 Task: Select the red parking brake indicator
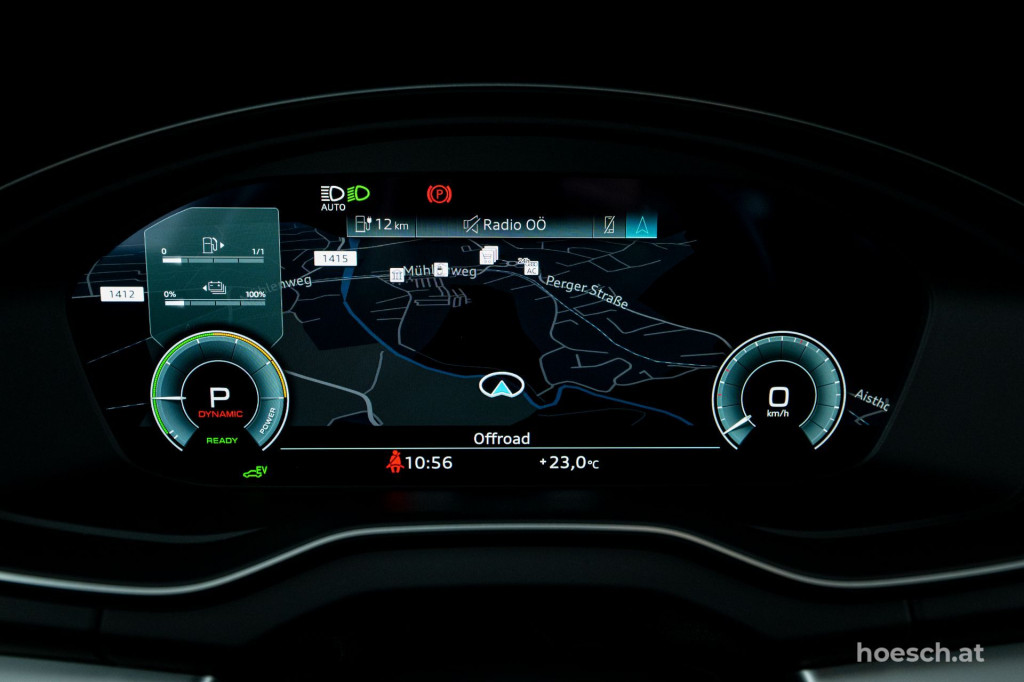(438, 194)
